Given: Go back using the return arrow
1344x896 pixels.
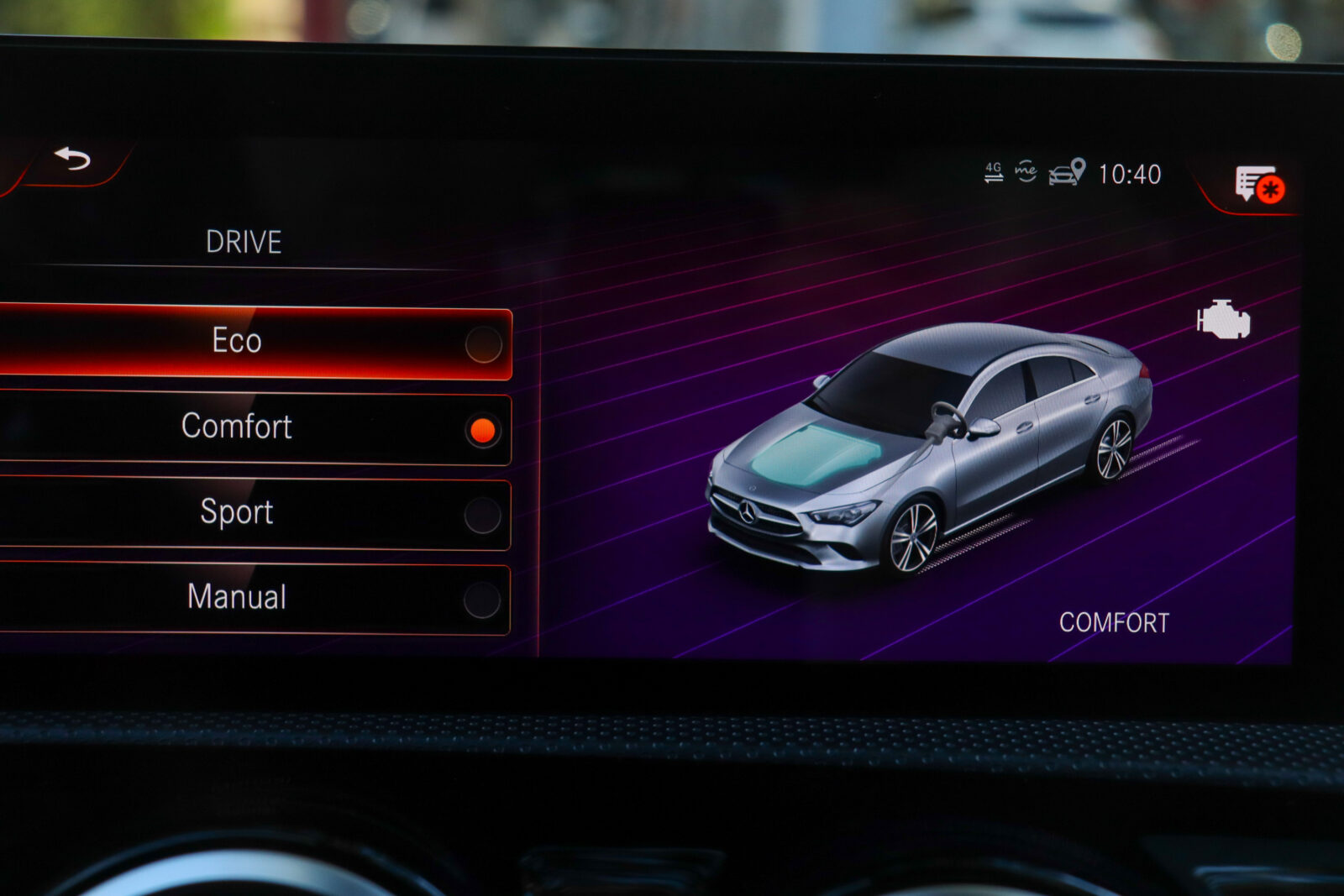Looking at the screenshot, I should [73, 158].
